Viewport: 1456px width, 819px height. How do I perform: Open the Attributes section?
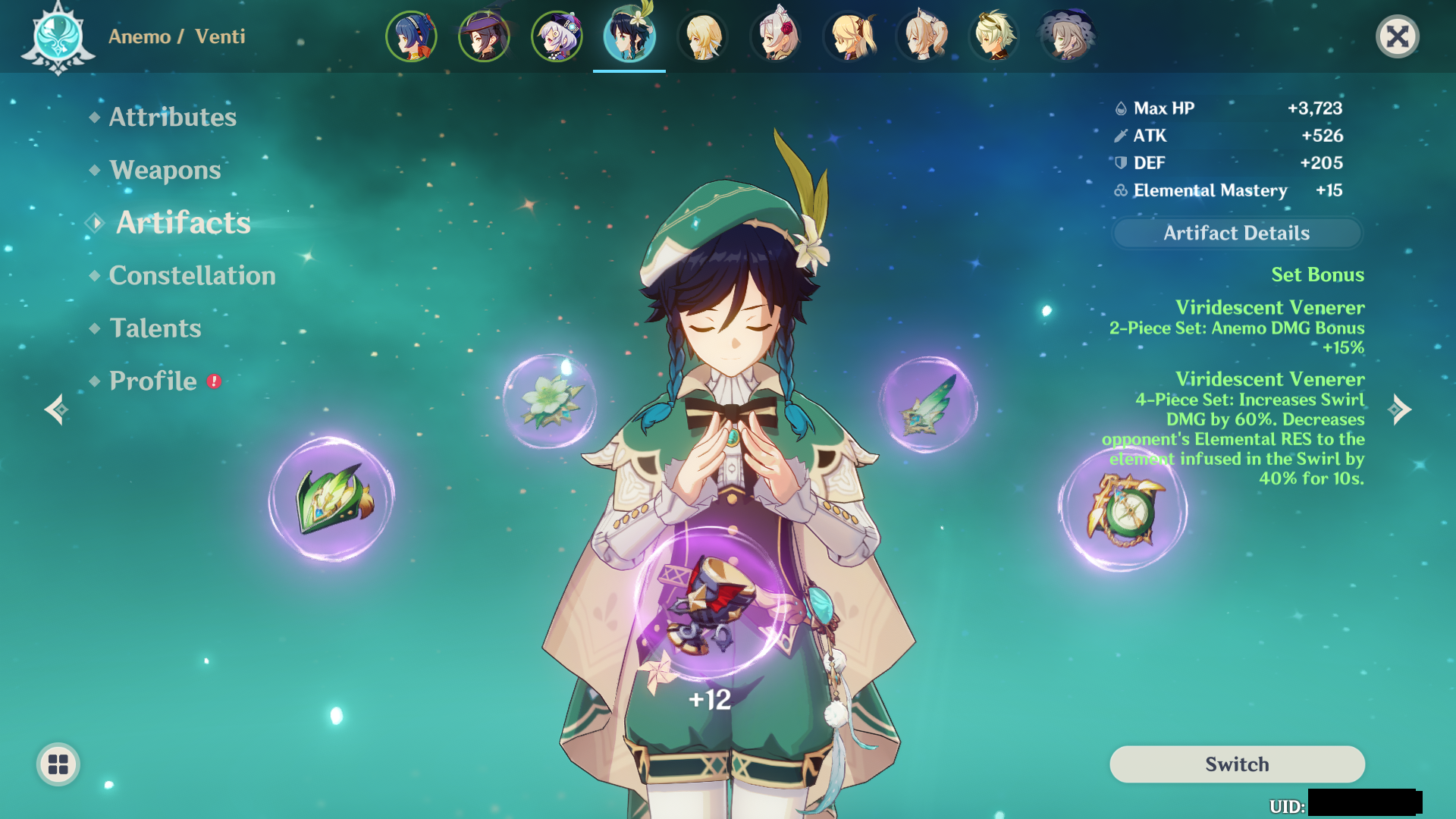[x=172, y=117]
